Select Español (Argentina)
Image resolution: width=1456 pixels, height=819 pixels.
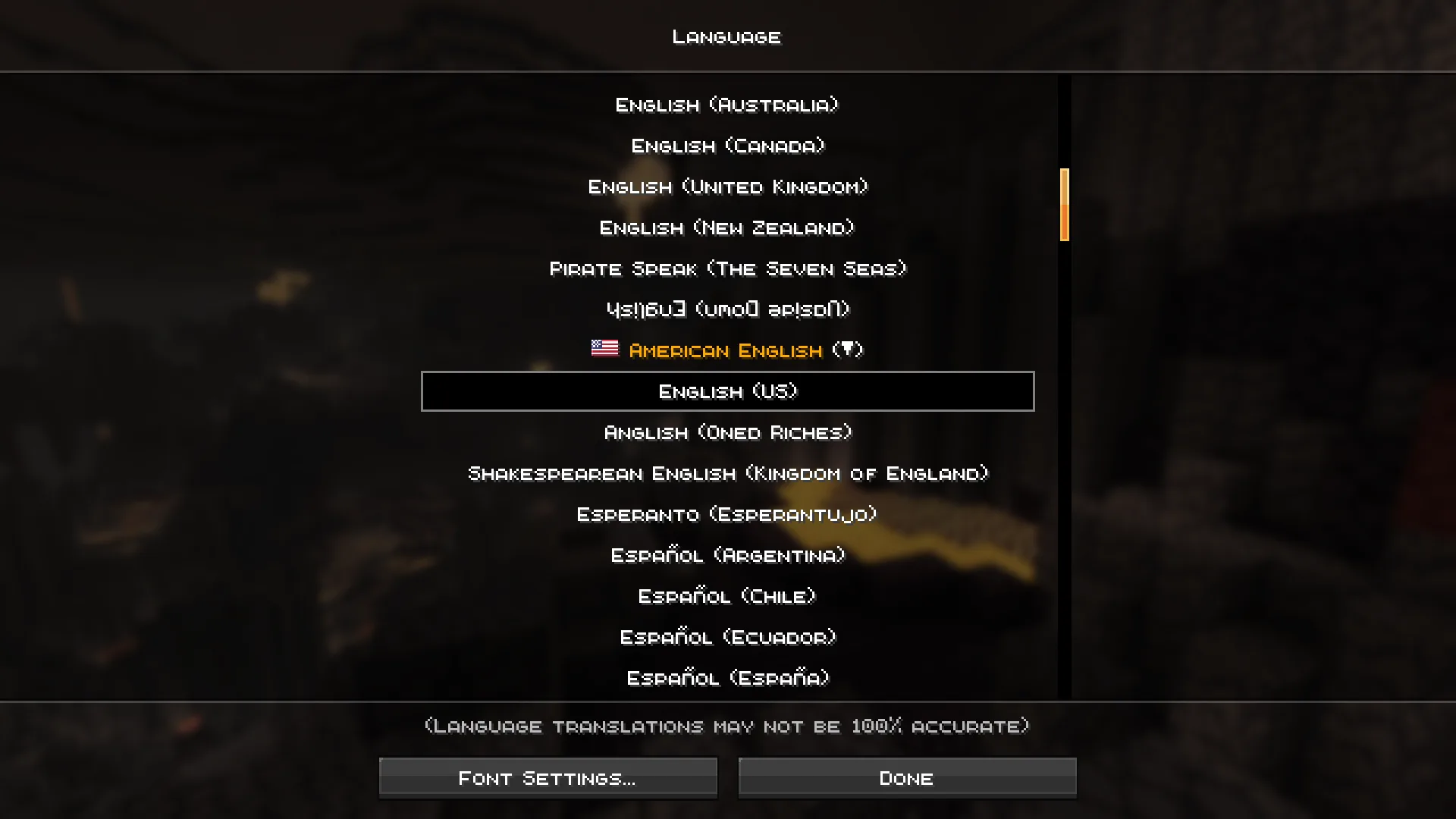click(x=726, y=555)
